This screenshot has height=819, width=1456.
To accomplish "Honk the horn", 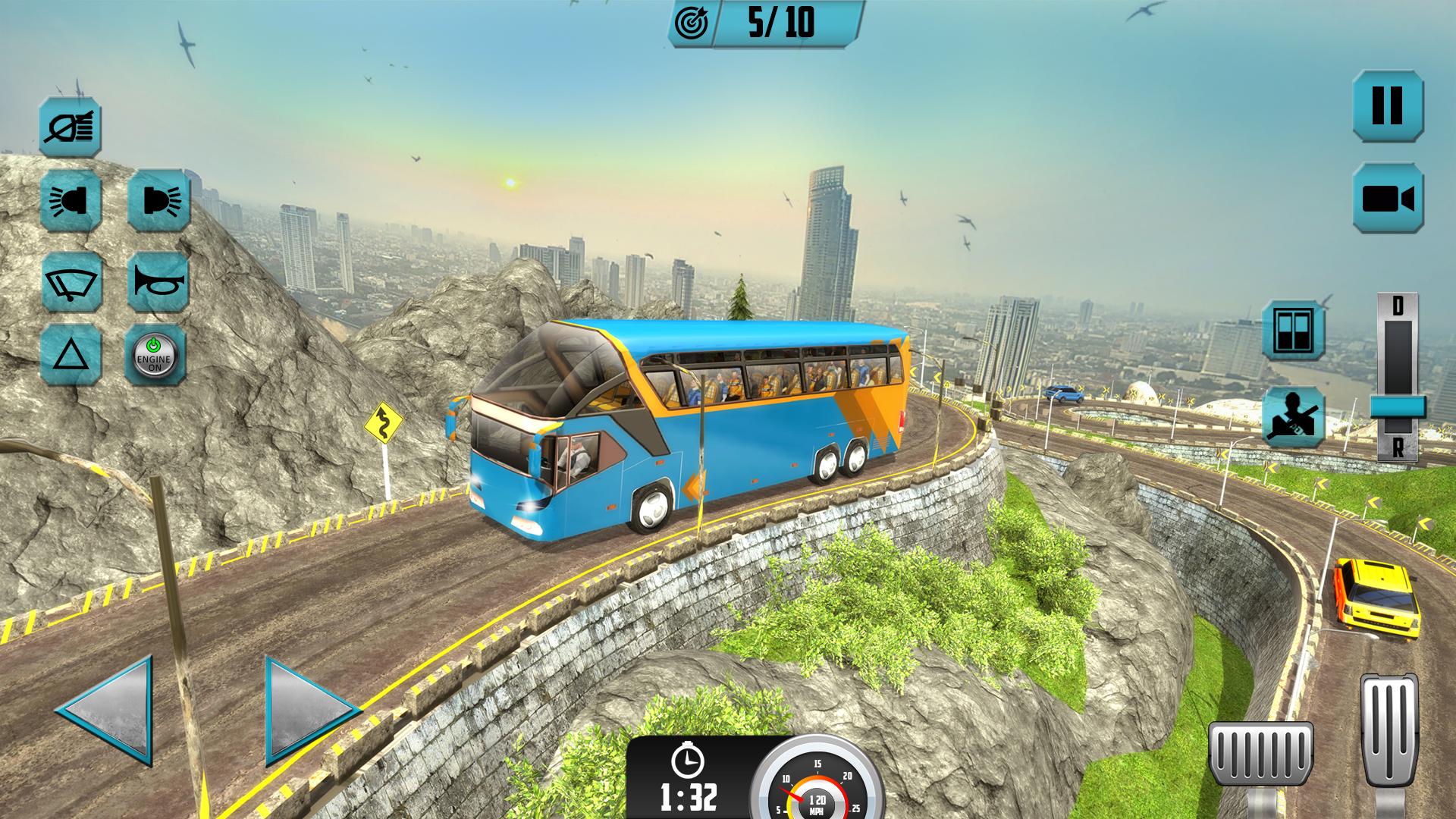I will coord(158,281).
